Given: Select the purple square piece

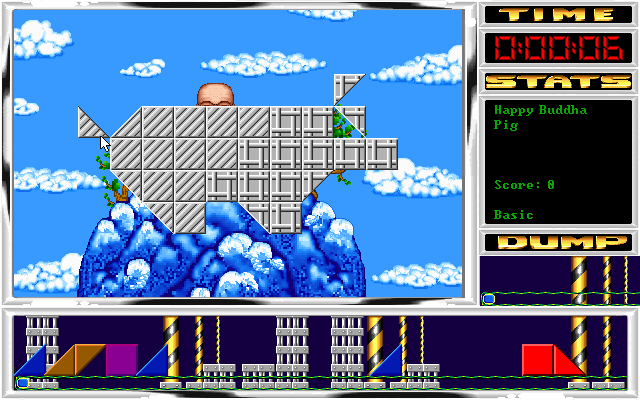Looking at the screenshot, I should tap(122, 359).
